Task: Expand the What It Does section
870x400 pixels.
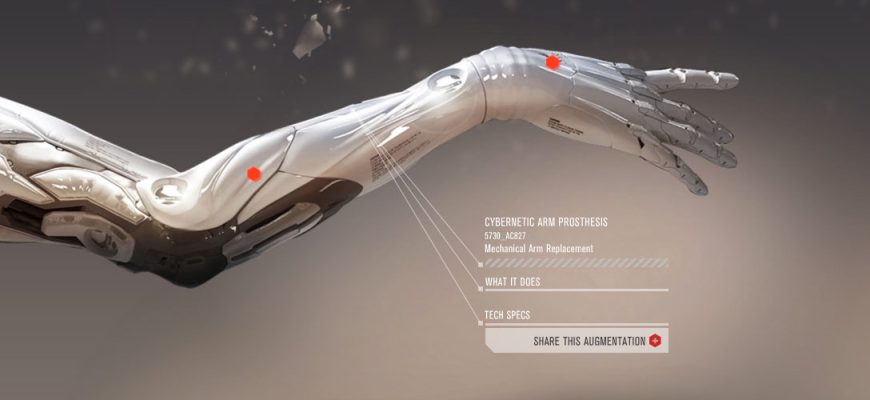Action: pyautogui.click(x=513, y=282)
